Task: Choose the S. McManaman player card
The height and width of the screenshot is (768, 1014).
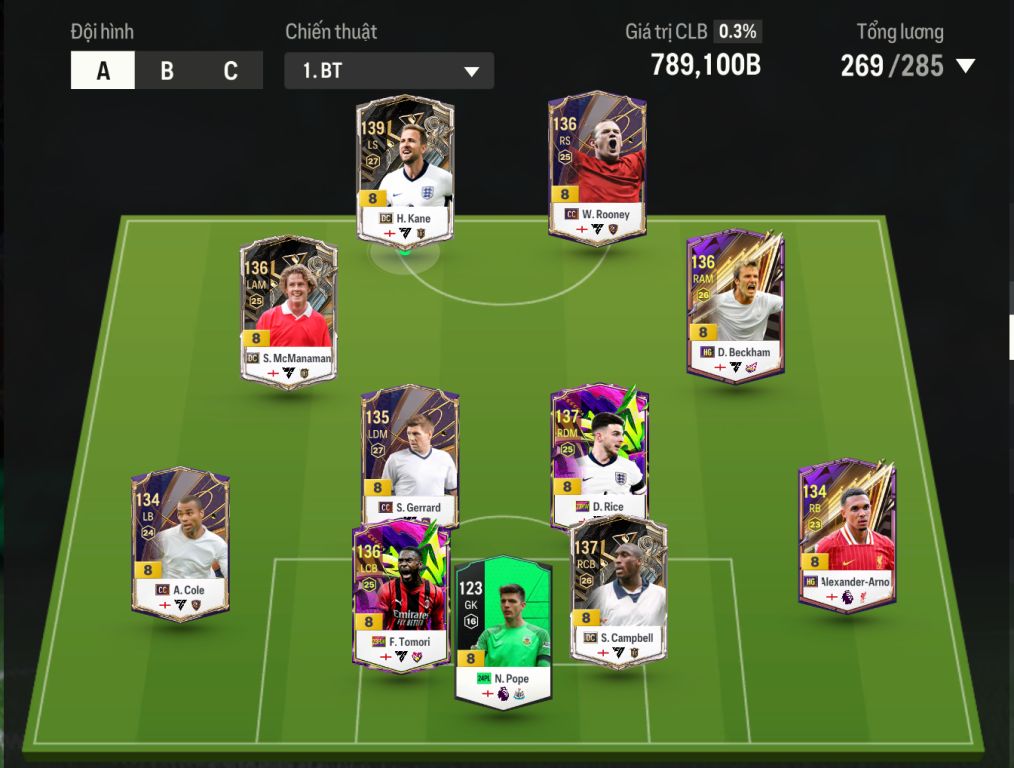Action: (x=289, y=311)
